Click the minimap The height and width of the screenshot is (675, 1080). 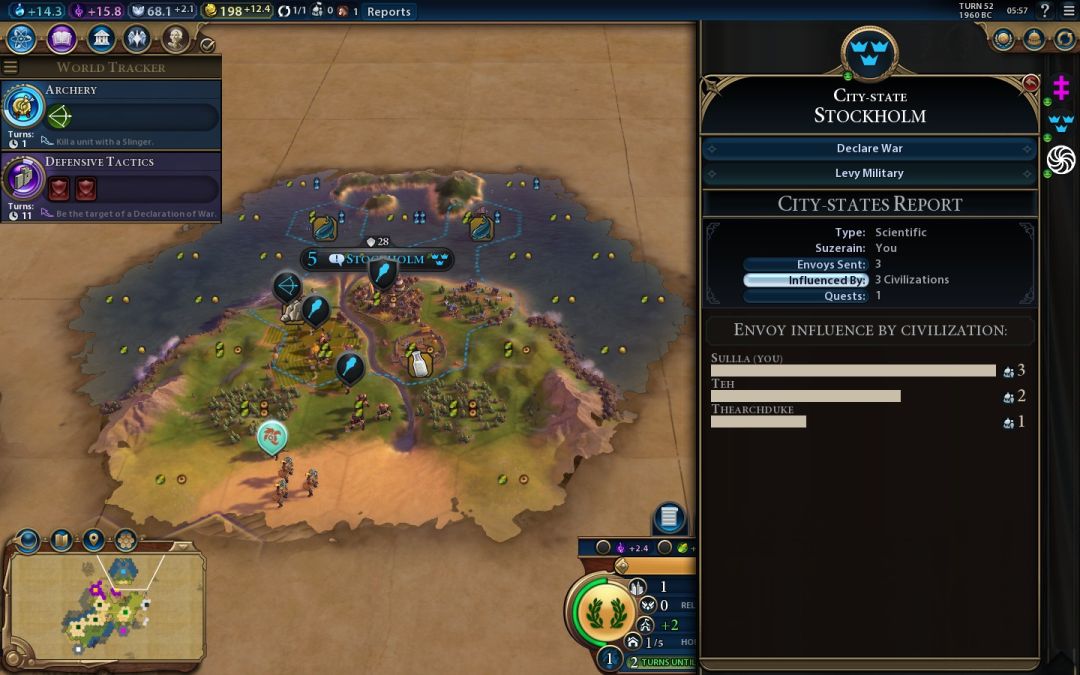[105, 605]
